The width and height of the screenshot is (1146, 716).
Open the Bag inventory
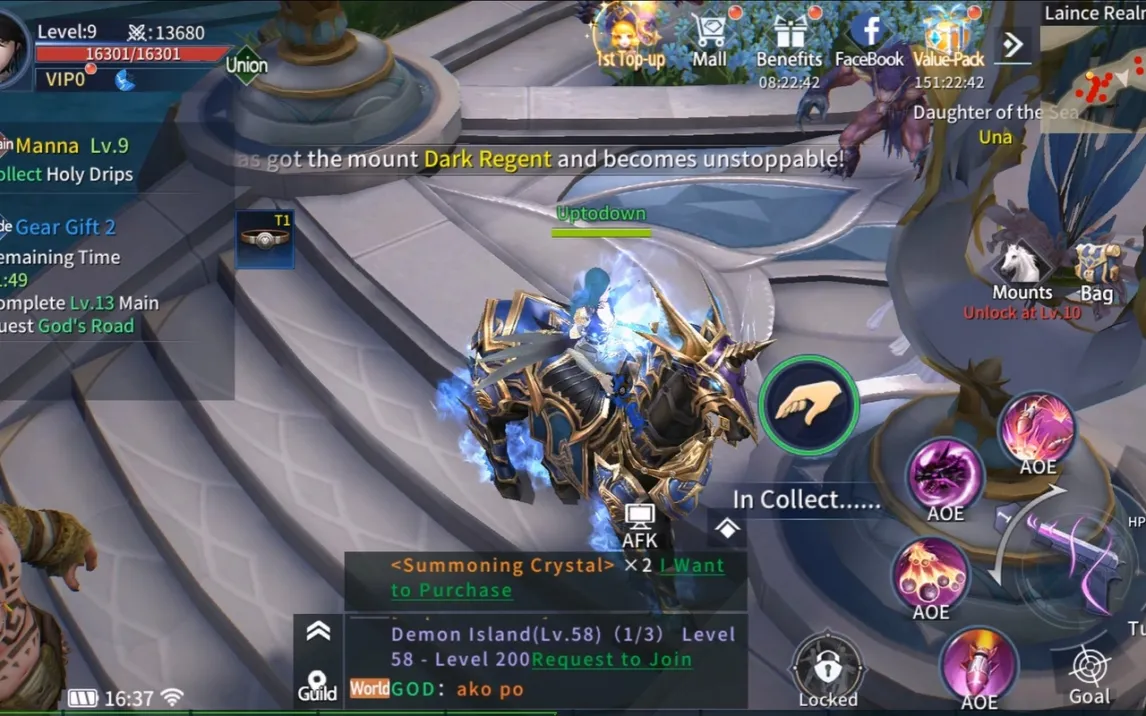1096,272
